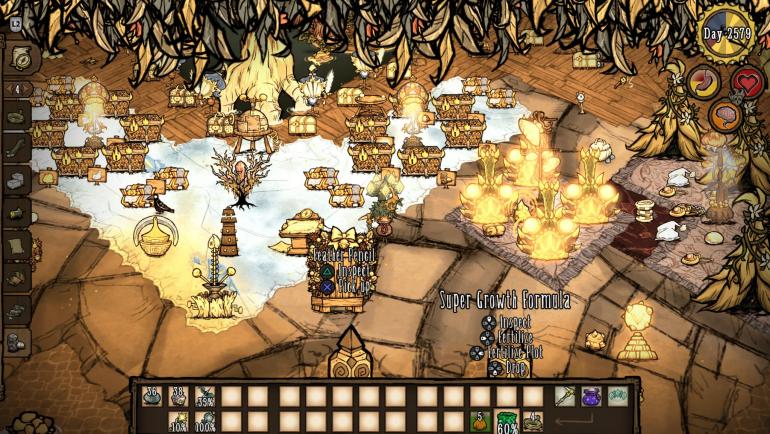Choose the green item at 60%
Image resolution: width=770 pixels, height=434 pixels.
pyautogui.click(x=507, y=422)
